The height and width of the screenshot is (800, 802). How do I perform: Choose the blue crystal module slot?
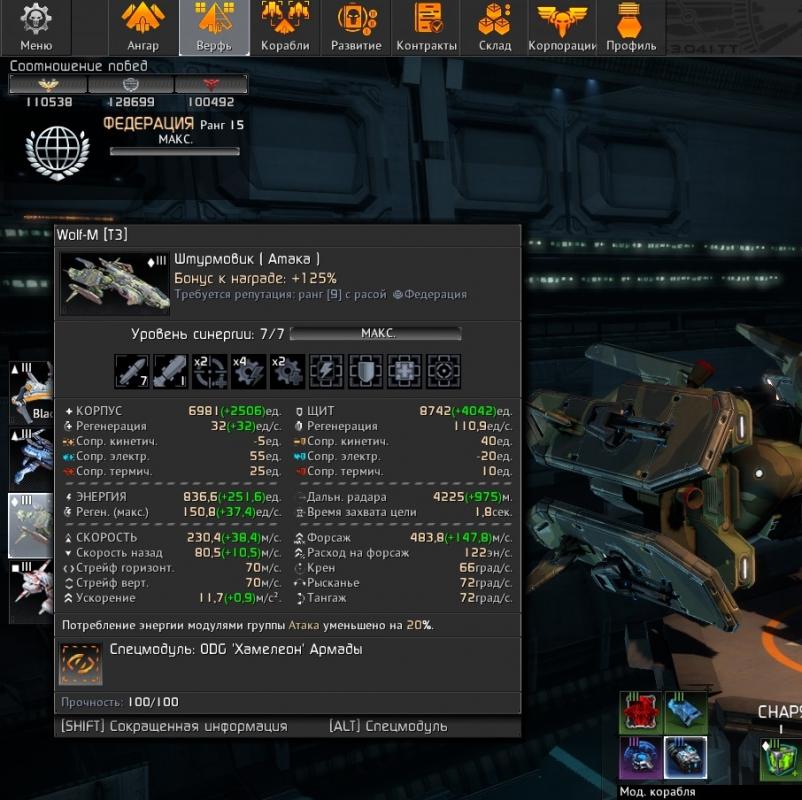[686, 711]
